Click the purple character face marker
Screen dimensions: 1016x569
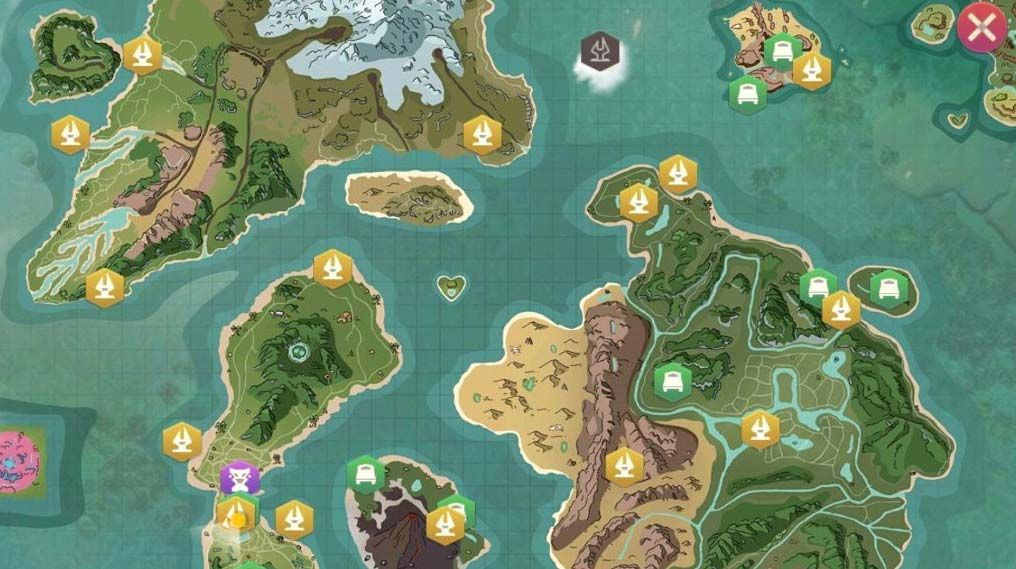(240, 477)
